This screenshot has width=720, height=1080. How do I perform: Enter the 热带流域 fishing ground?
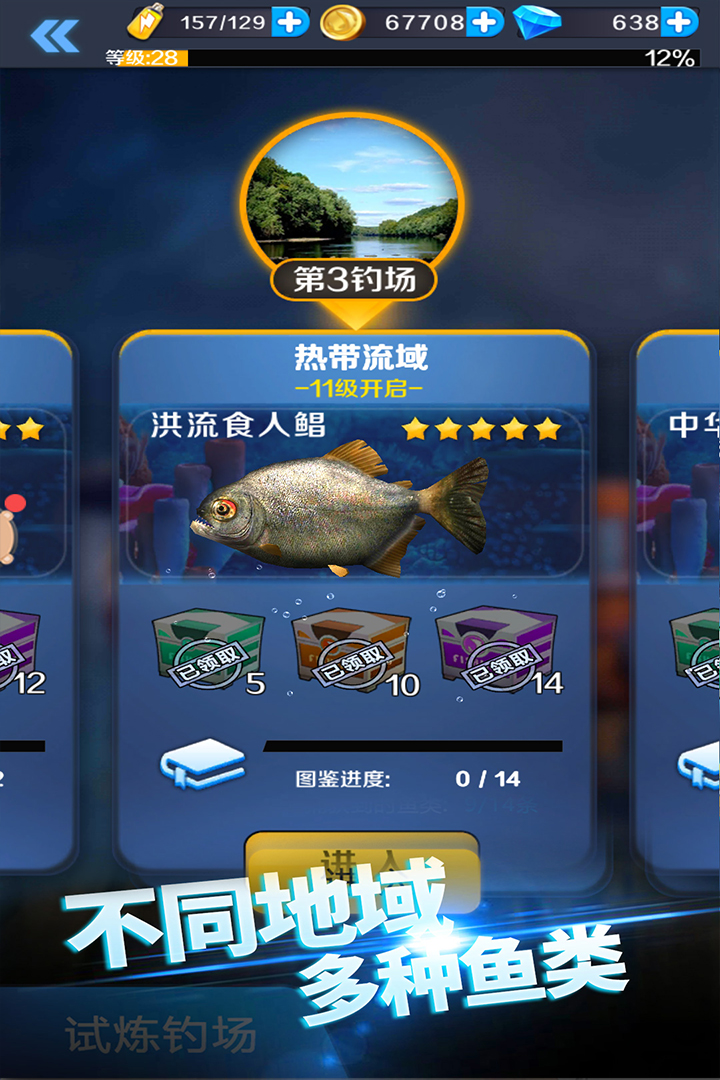[x=362, y=862]
